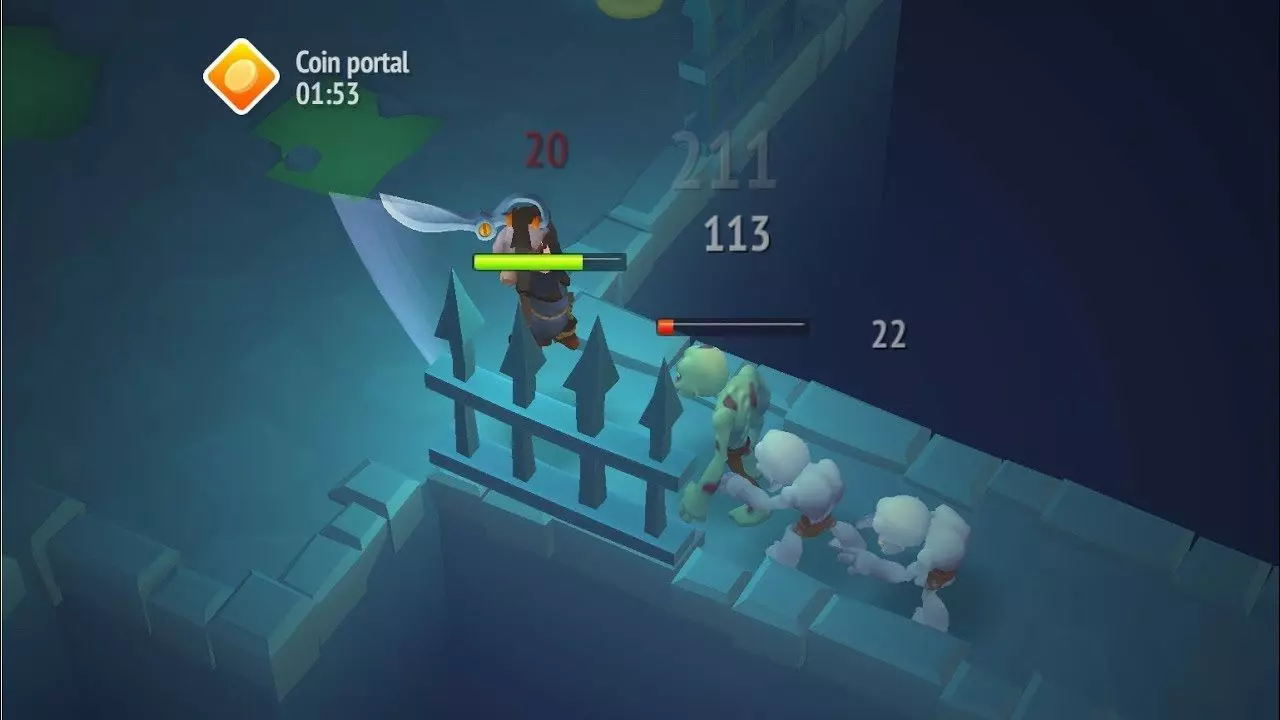The image size is (1280, 720).
Task: Select the Coin portal label text
Action: tap(352, 63)
